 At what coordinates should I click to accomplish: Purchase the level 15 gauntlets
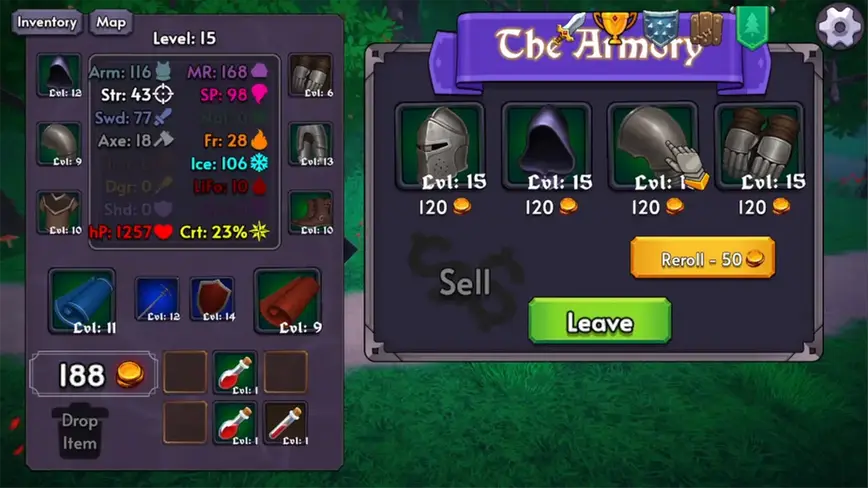point(759,145)
